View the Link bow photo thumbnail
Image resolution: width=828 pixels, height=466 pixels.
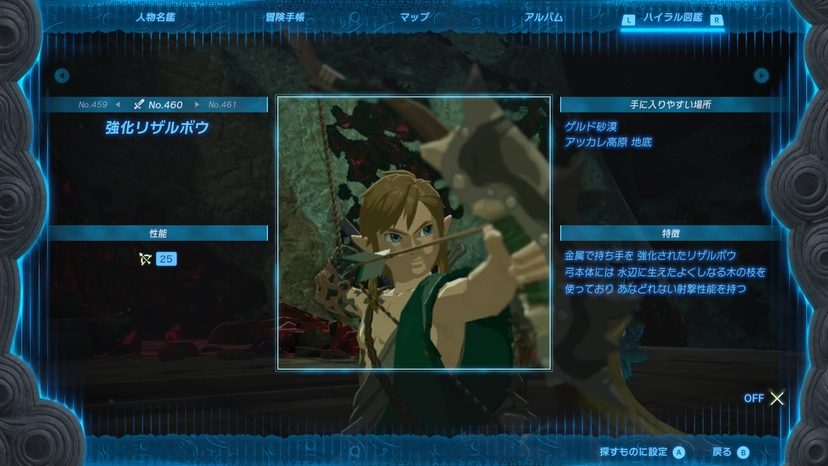tap(413, 232)
